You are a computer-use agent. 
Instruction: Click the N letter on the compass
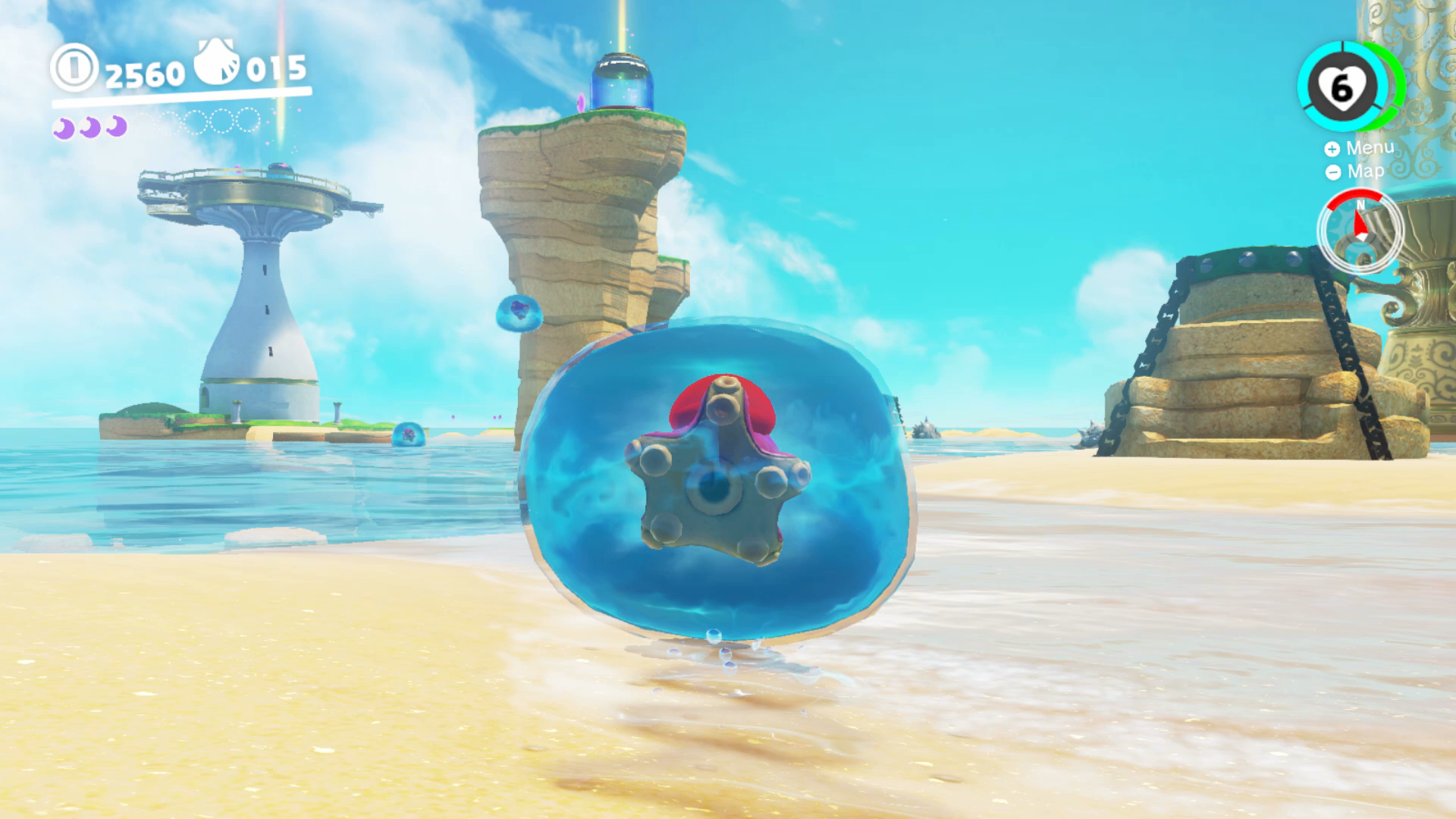point(1360,206)
